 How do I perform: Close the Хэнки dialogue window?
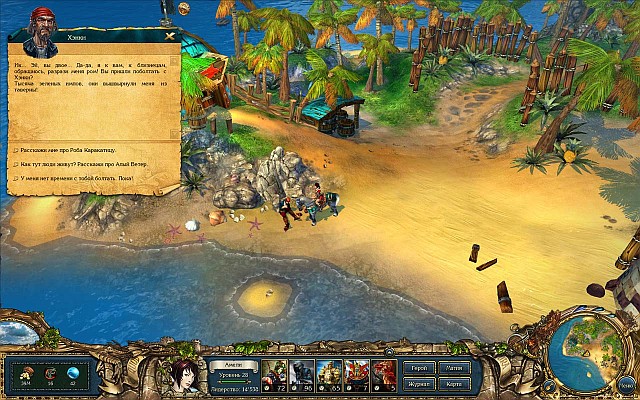pos(170,36)
